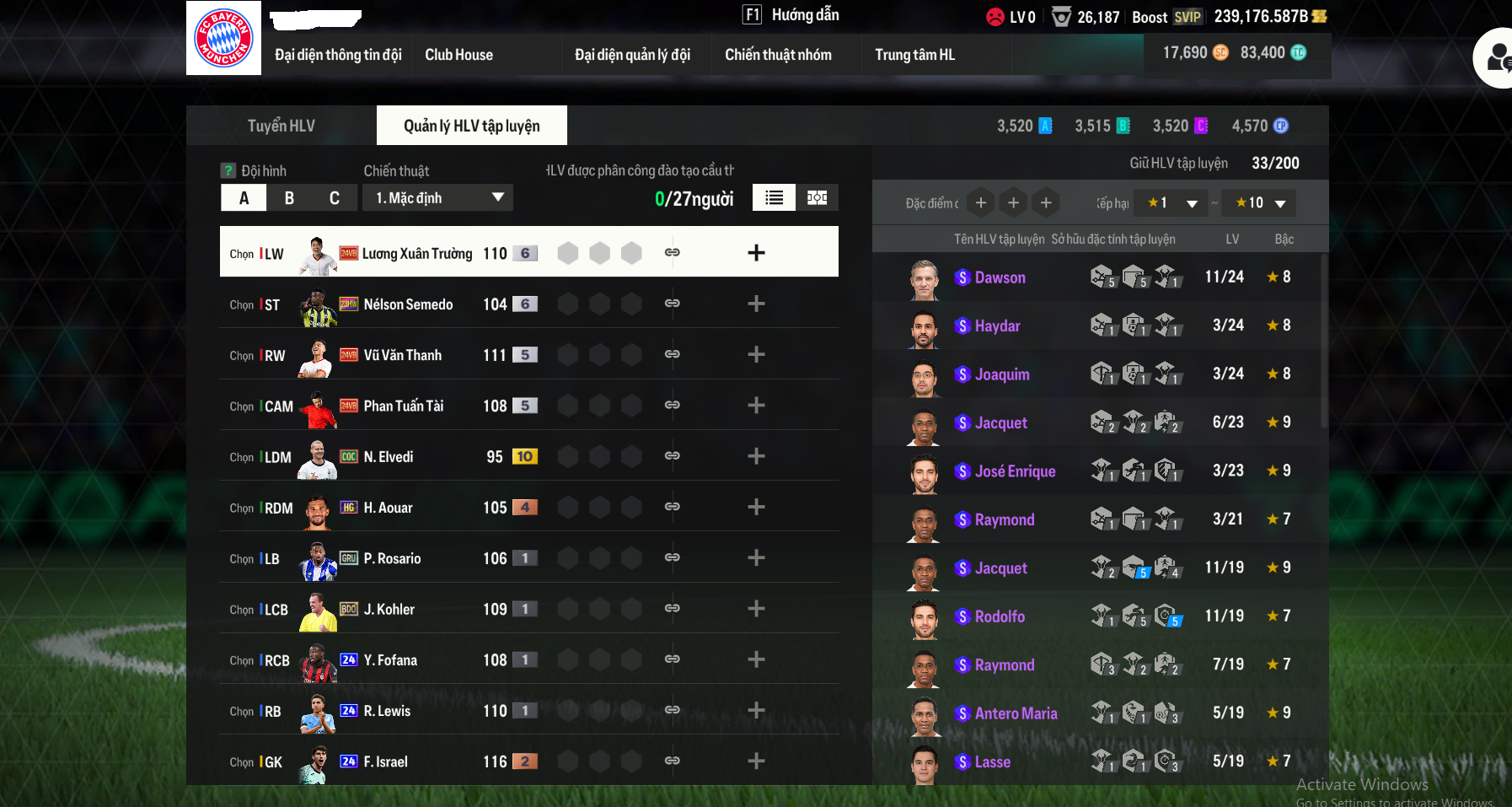Add a coach to Lương Xuân Trường
The image size is (1512, 807).
tap(756, 253)
